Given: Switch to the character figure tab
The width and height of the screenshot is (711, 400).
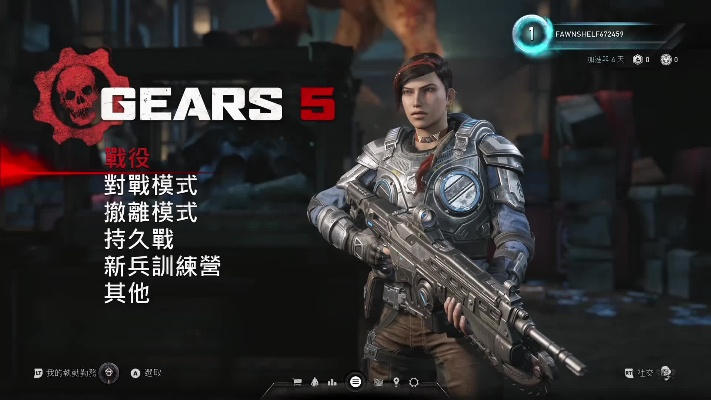Looking at the screenshot, I should (316, 382).
